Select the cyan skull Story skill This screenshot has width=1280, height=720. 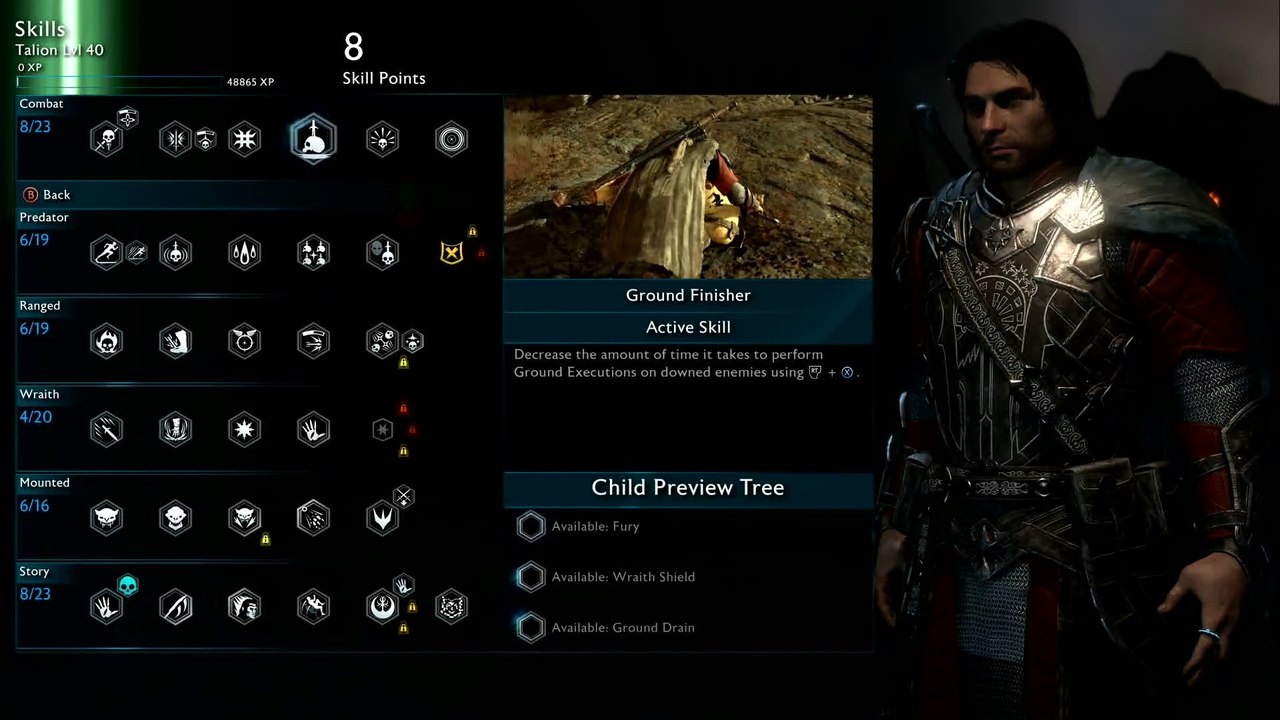127,585
